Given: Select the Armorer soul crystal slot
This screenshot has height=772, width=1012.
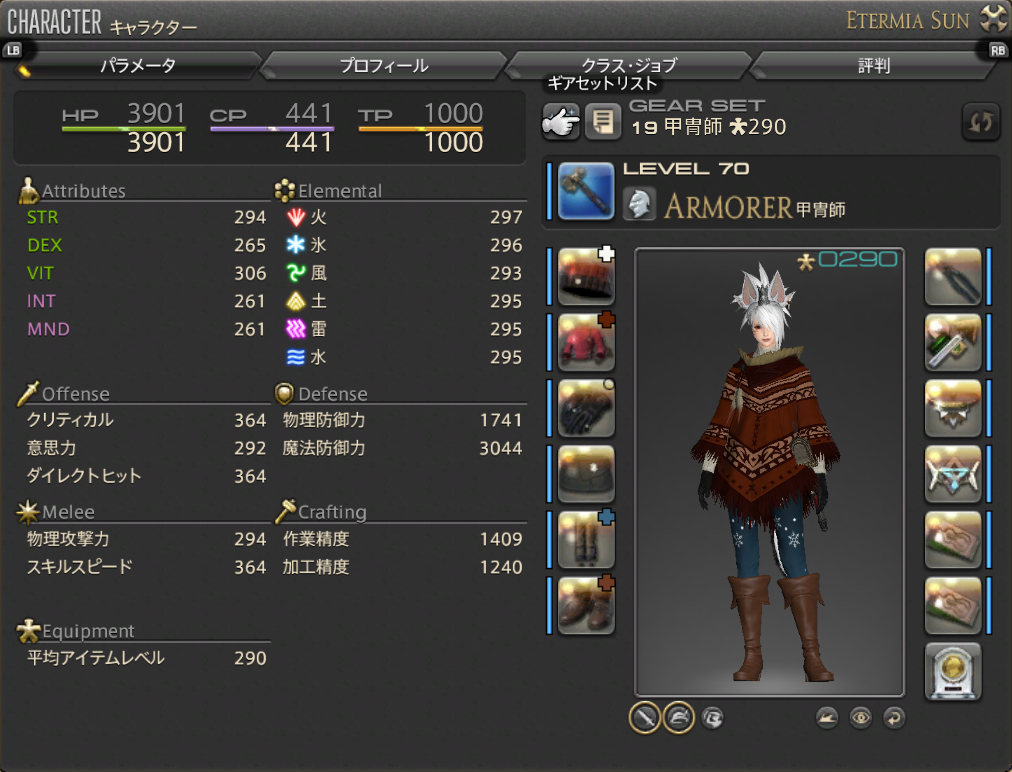Looking at the screenshot, I should tap(952, 672).
